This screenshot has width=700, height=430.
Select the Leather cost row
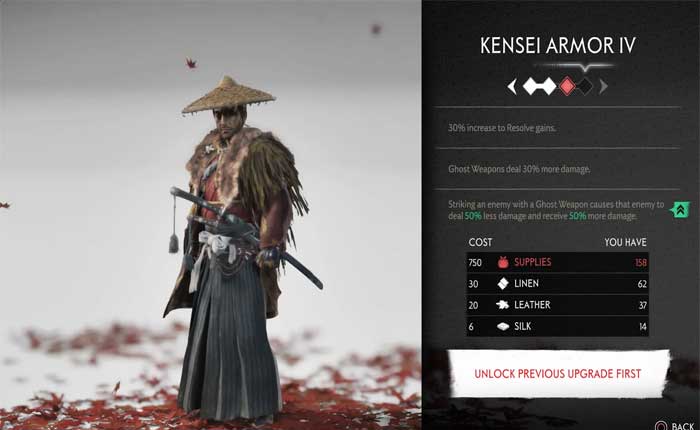(557, 305)
